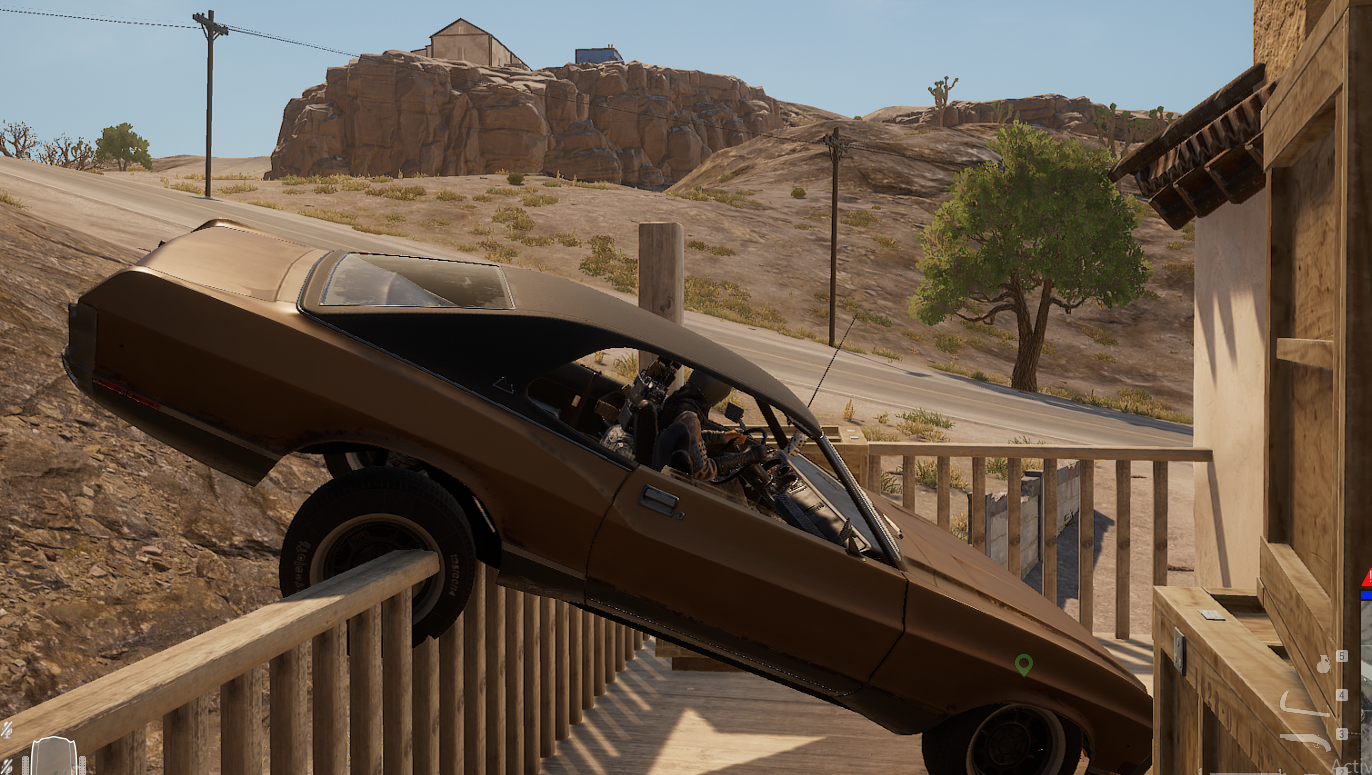Click the green waypoint marker pin
Image resolution: width=1372 pixels, height=775 pixels.
[x=1023, y=664]
